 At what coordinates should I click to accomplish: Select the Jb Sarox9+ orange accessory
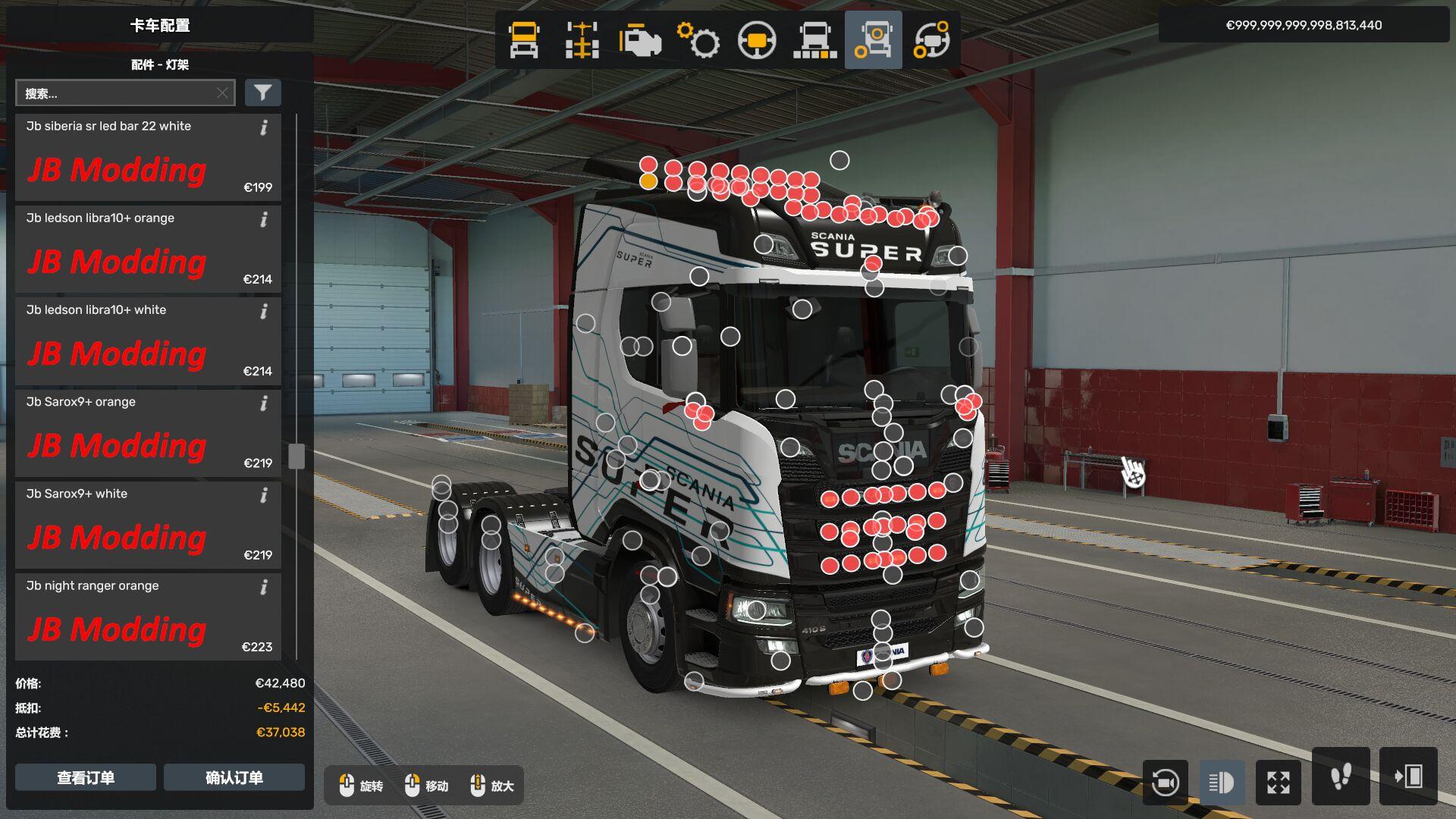tap(148, 433)
